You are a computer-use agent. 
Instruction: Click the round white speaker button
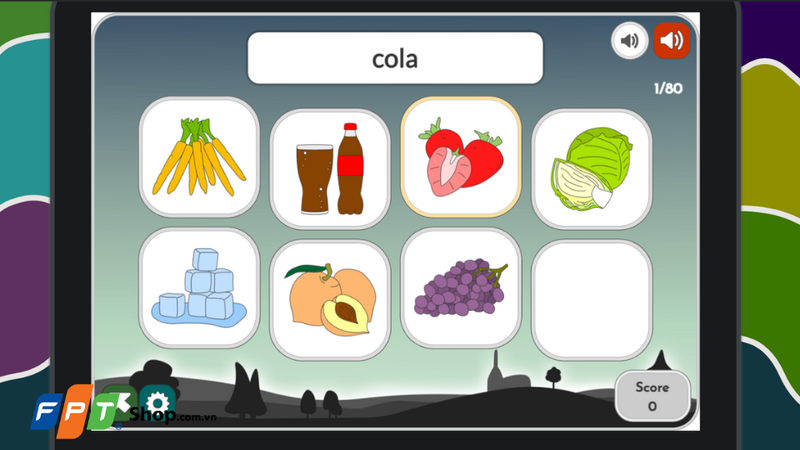click(x=629, y=41)
